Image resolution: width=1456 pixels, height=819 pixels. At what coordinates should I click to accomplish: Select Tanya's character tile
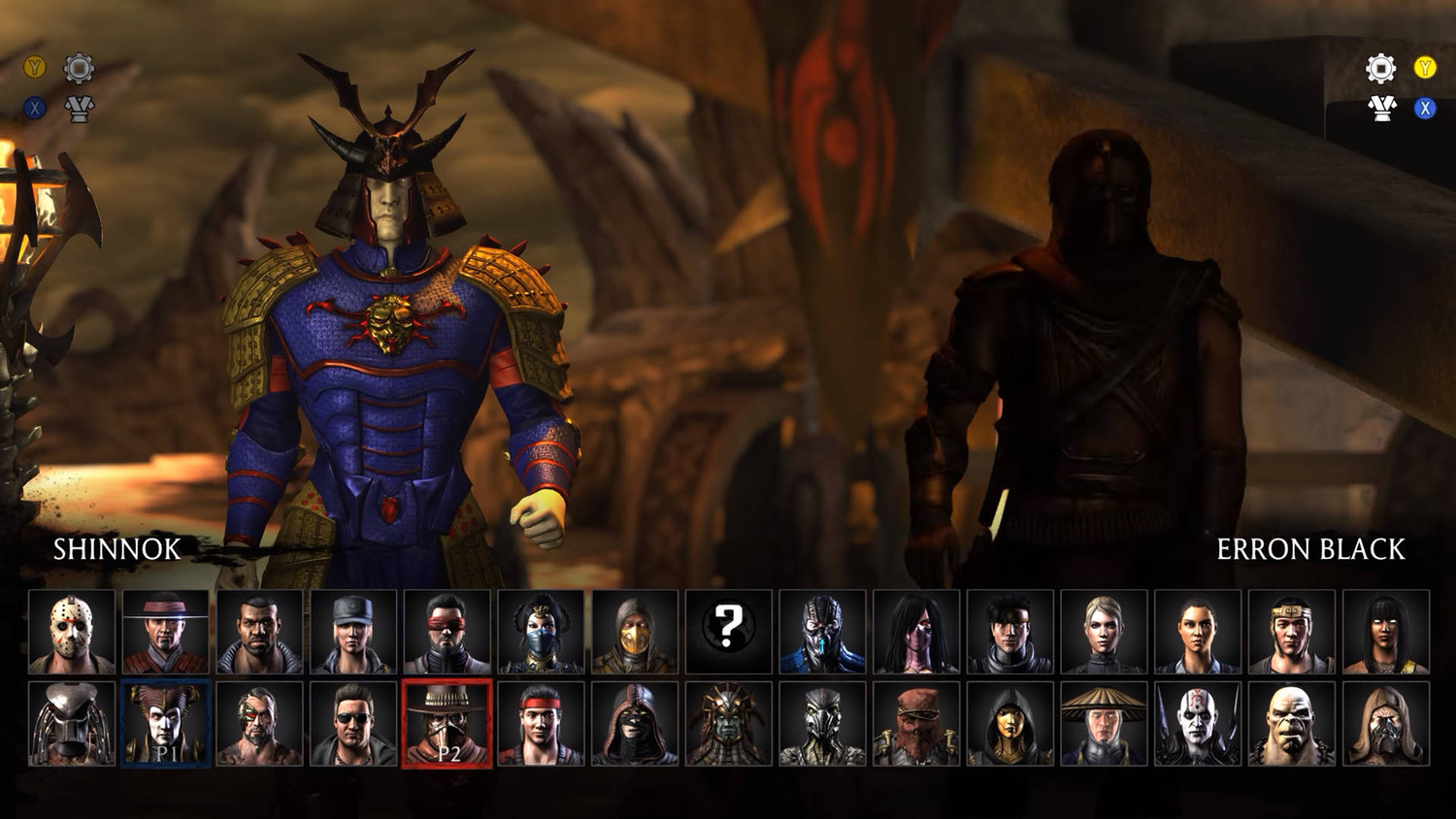(x=1385, y=632)
